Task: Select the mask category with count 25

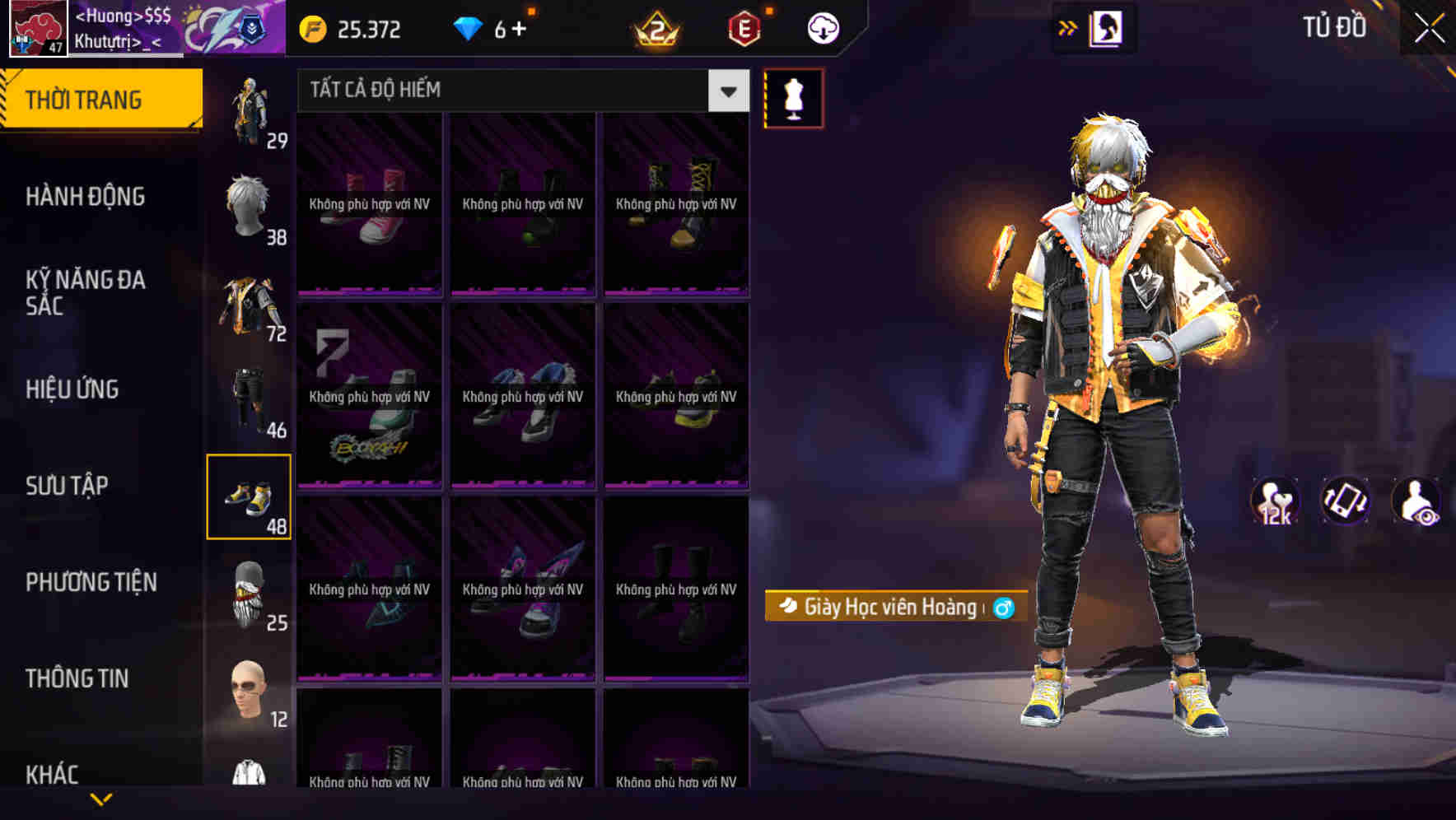Action: tap(250, 593)
